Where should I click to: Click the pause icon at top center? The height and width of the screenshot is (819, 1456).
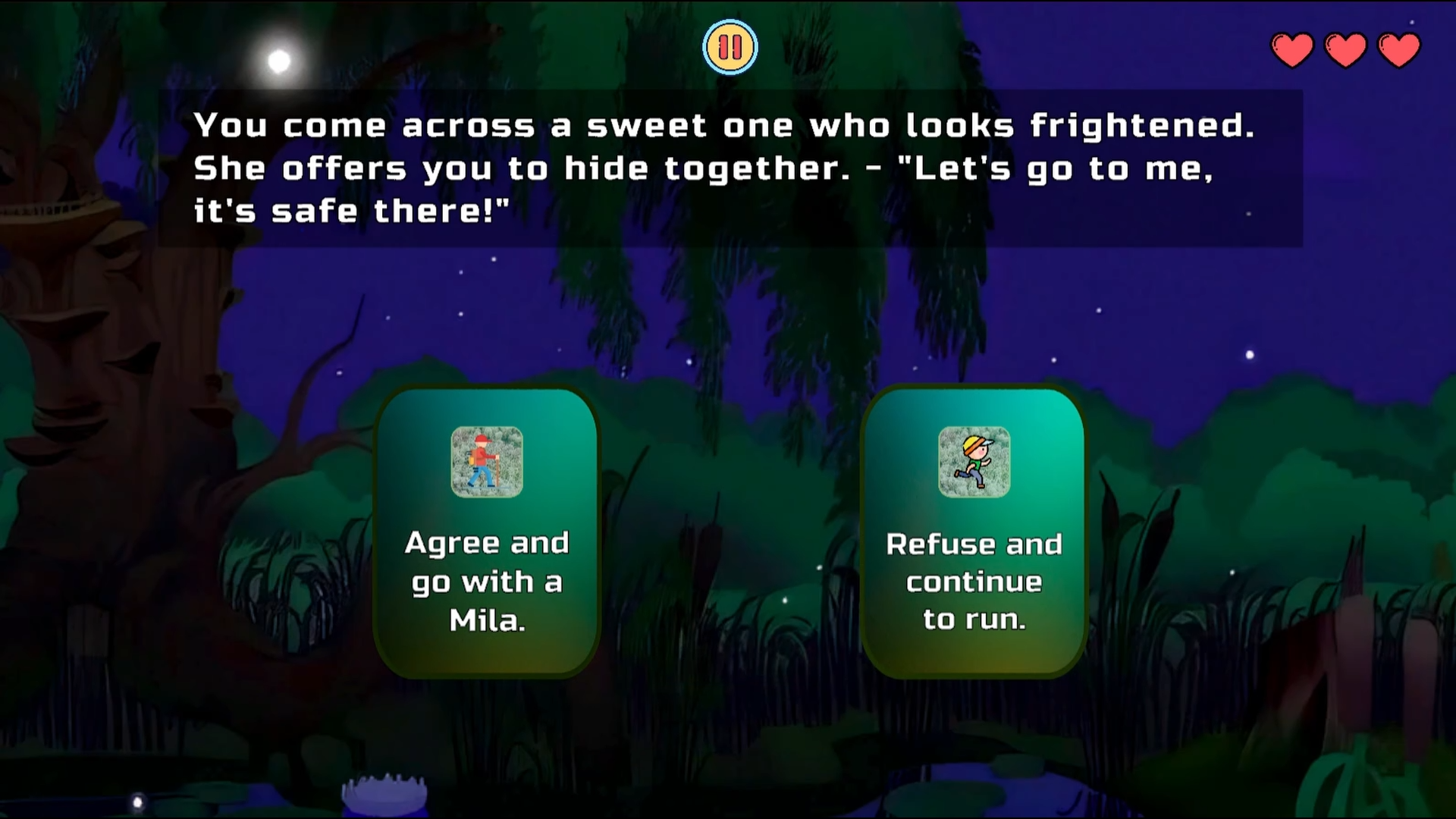click(730, 46)
